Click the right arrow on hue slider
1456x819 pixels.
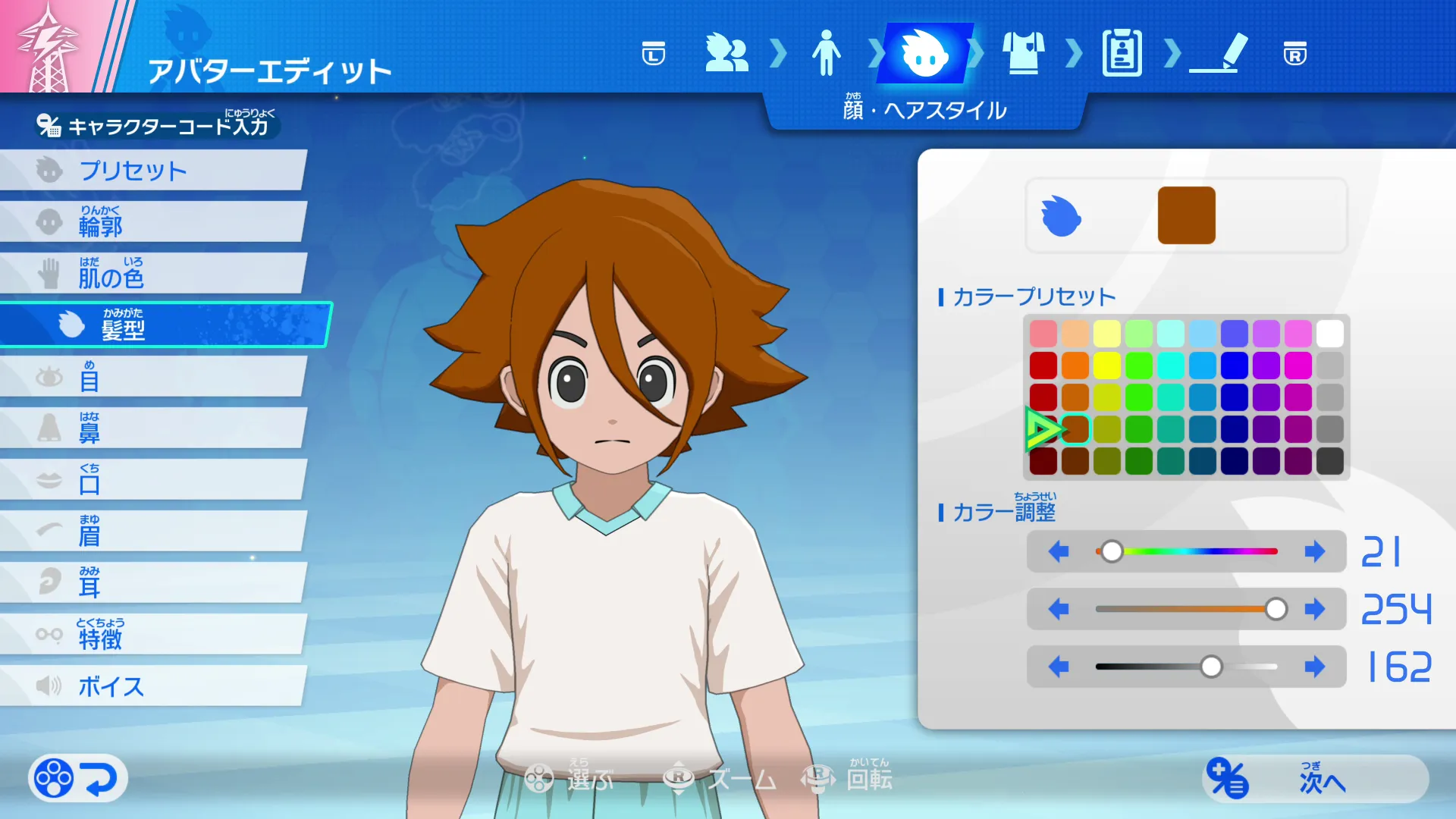[1314, 552]
